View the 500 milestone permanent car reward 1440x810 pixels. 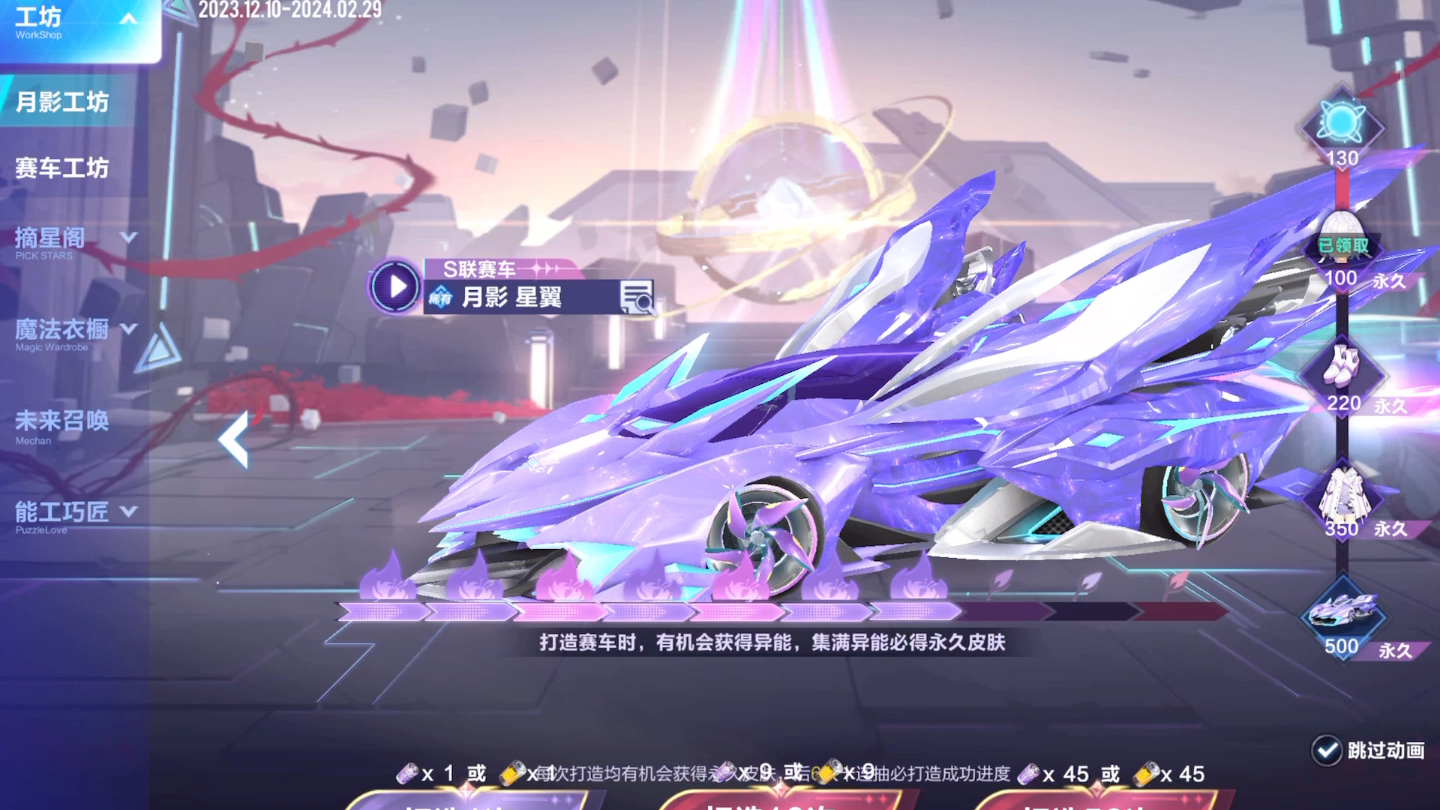(1341, 610)
